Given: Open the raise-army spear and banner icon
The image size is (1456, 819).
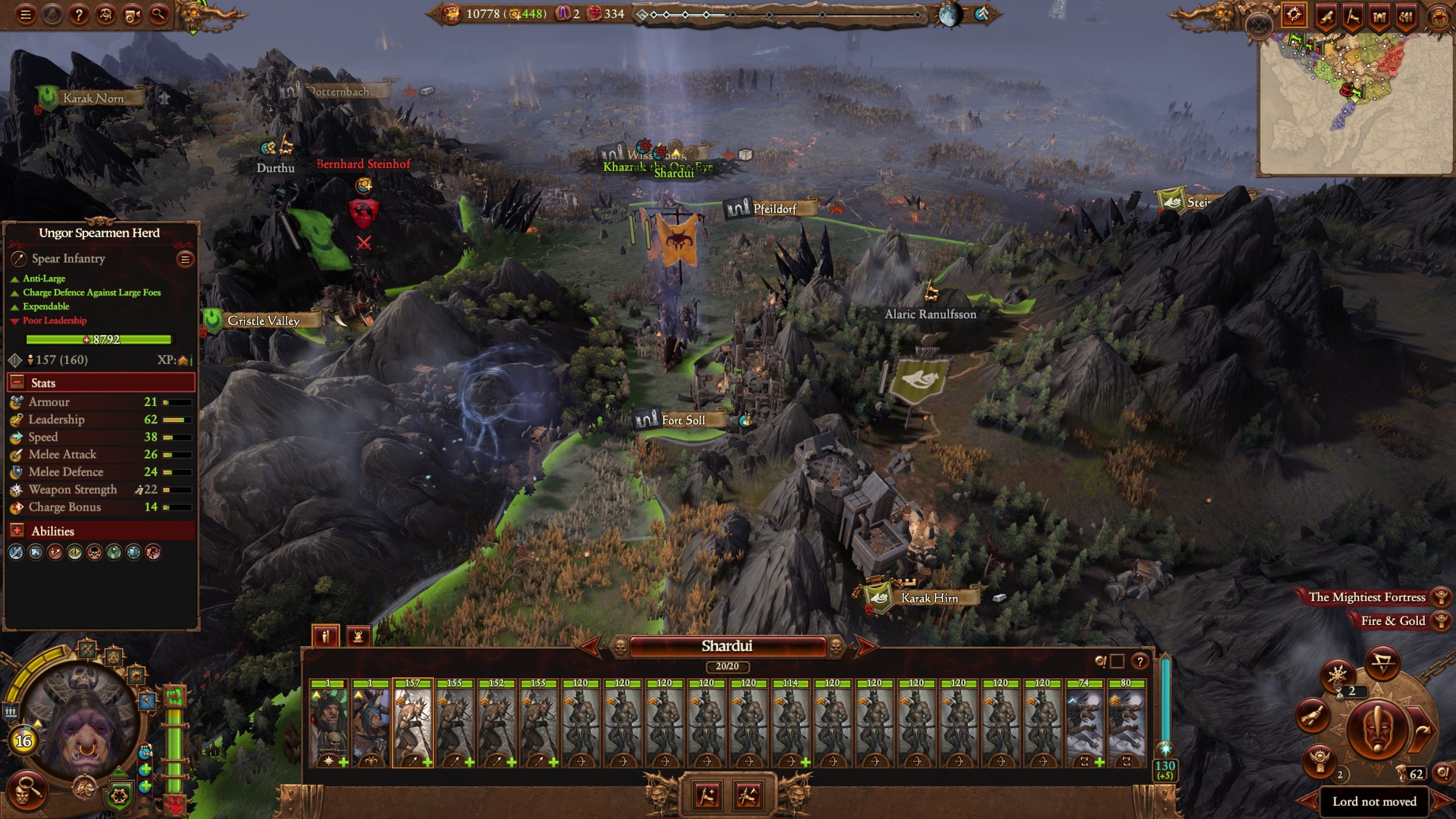Looking at the screenshot, I should pyautogui.click(x=1354, y=14).
